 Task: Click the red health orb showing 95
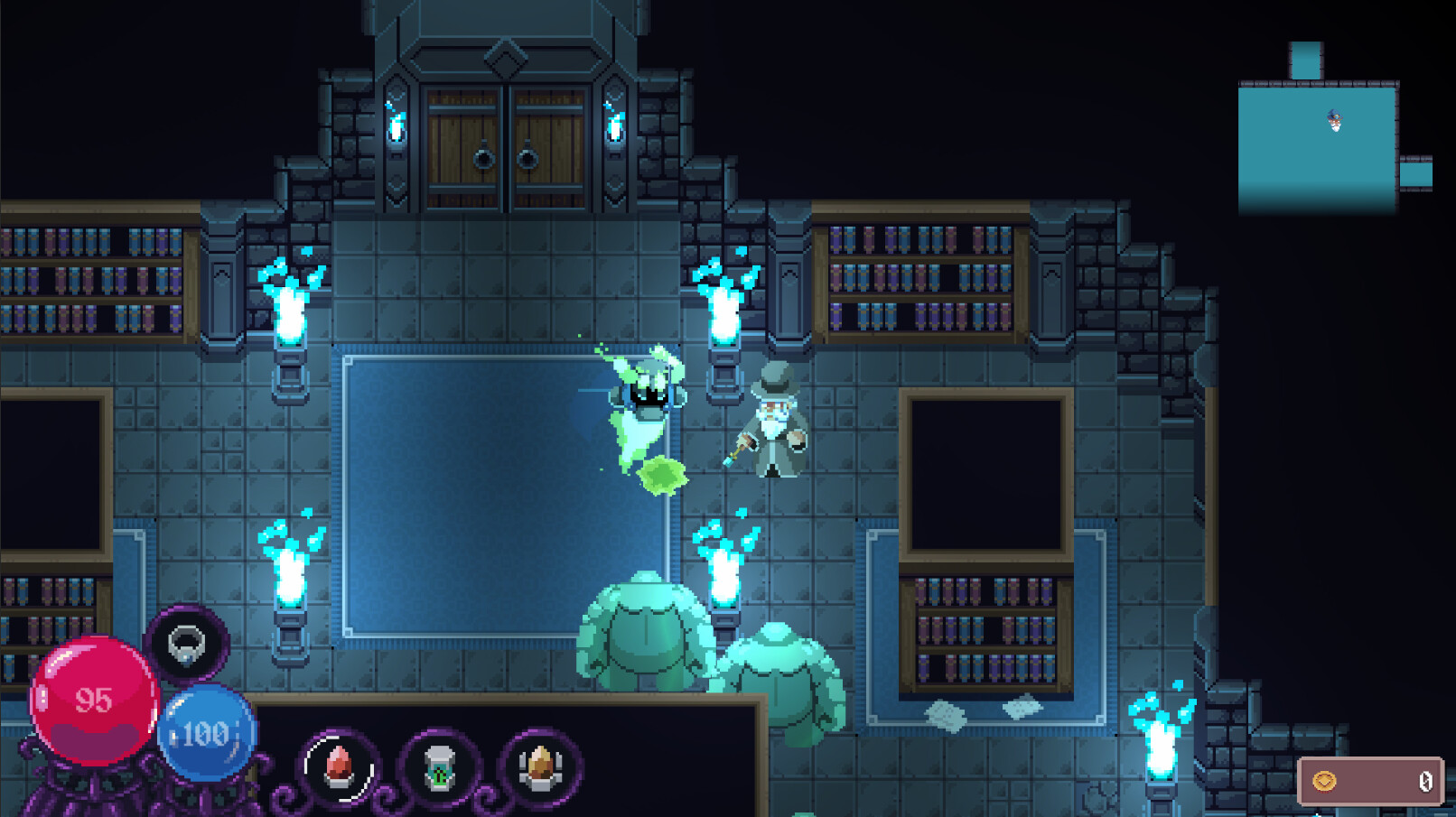[x=94, y=700]
